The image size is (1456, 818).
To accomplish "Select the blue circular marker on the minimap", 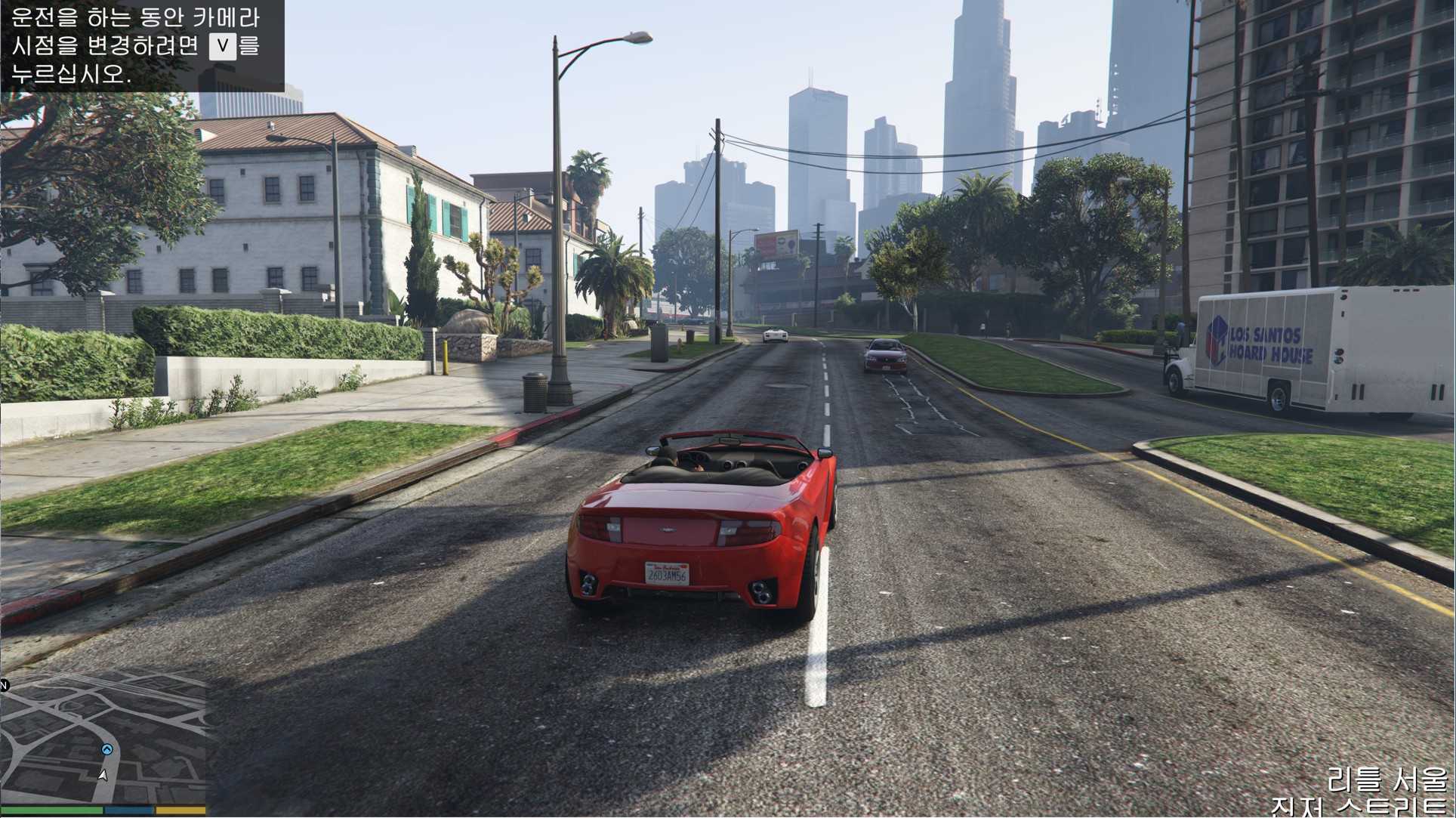I will tap(107, 749).
